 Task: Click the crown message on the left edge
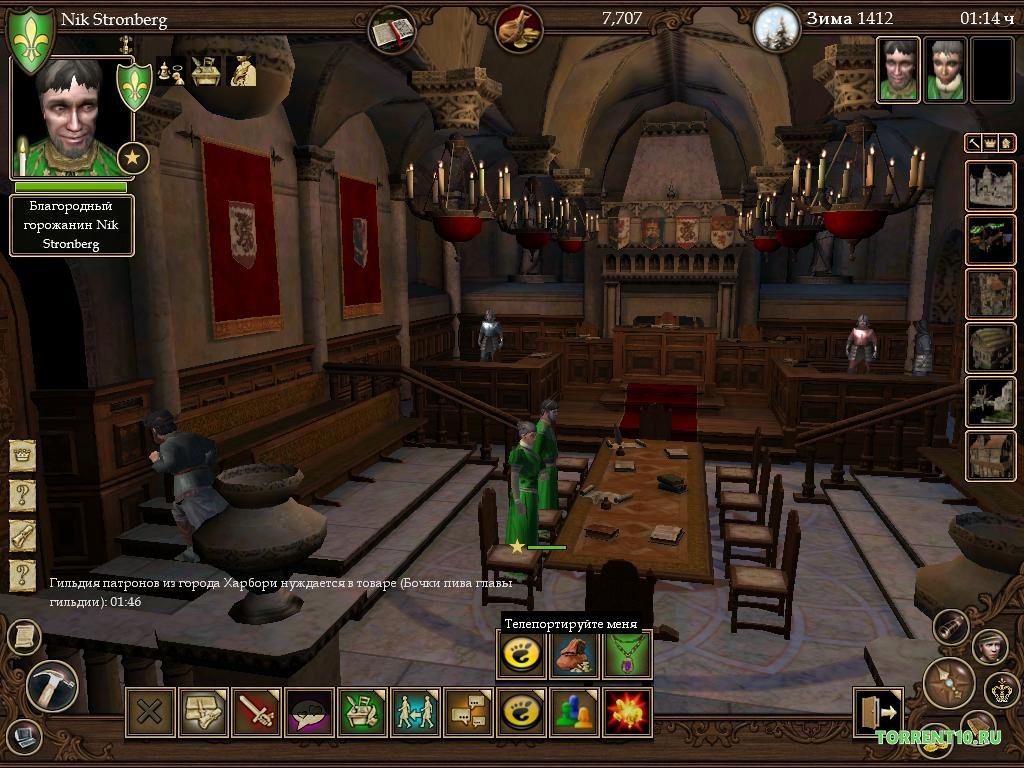point(22,457)
